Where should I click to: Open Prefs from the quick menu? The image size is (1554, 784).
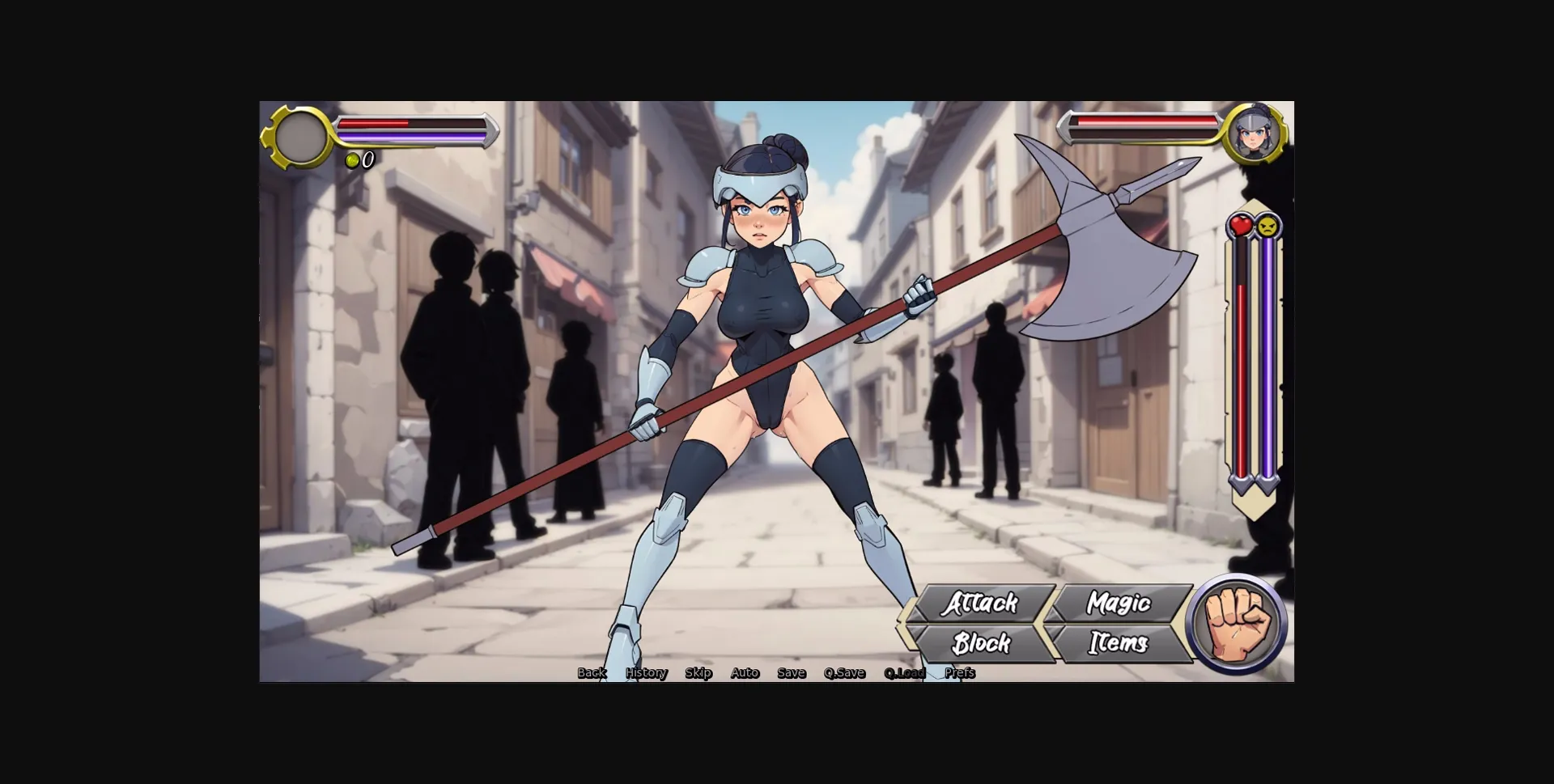pos(961,672)
